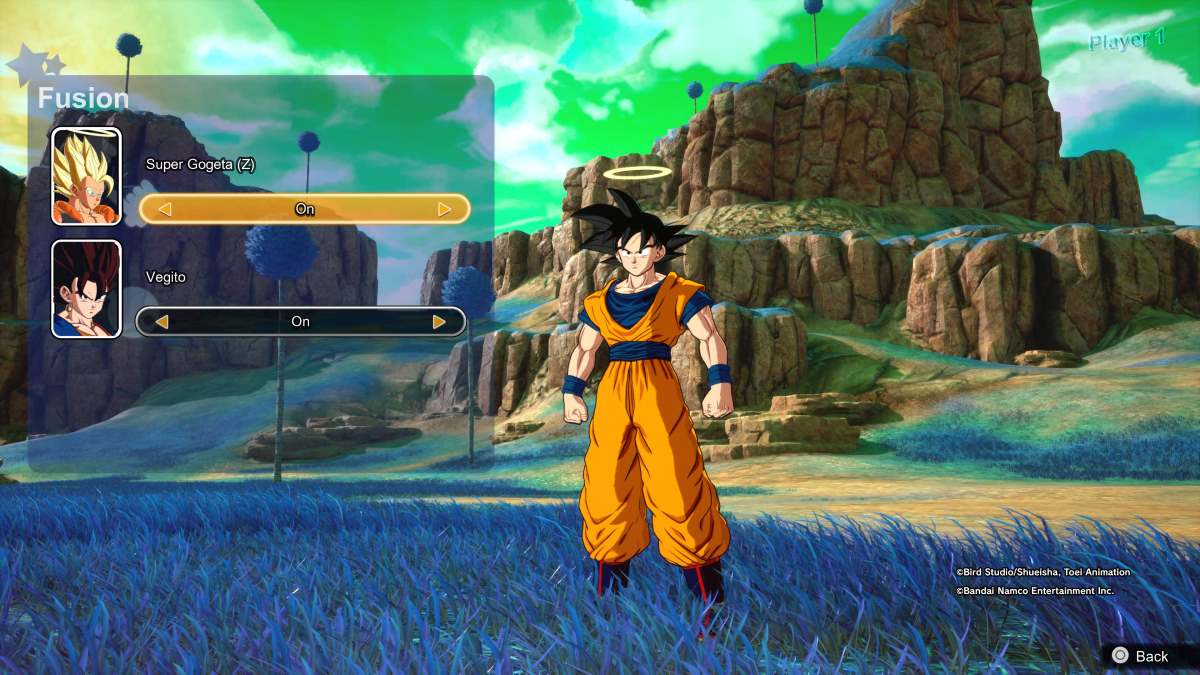Go back using the Back button
This screenshot has width=1200, height=675.
1141,656
